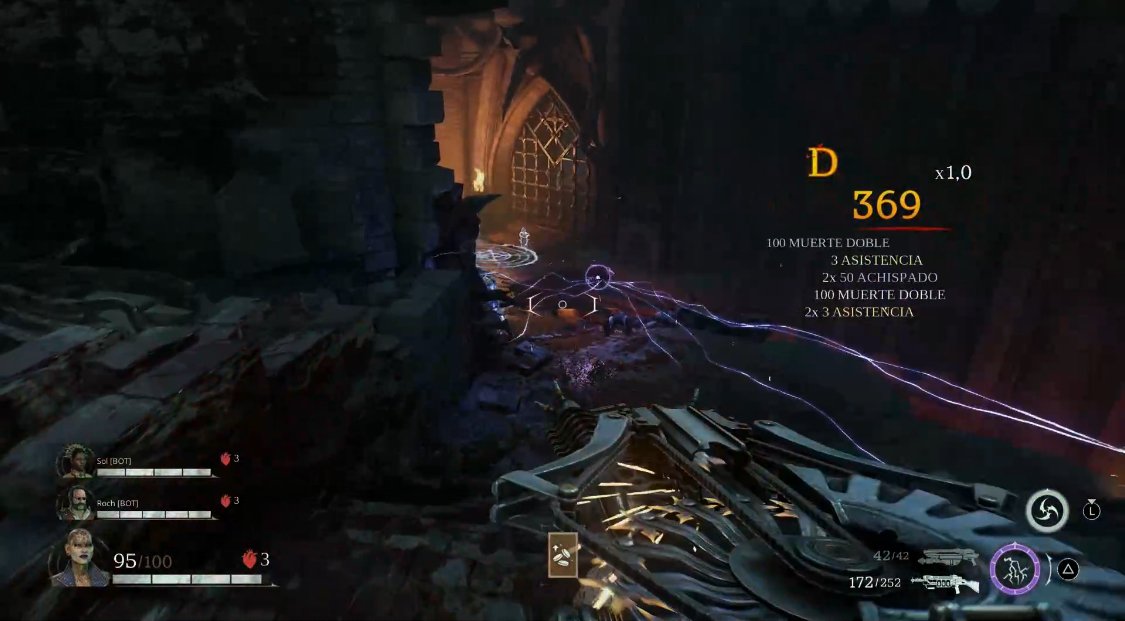
Task: Switch to the upper shotgun weapon icon
Action: pyautogui.click(x=949, y=557)
